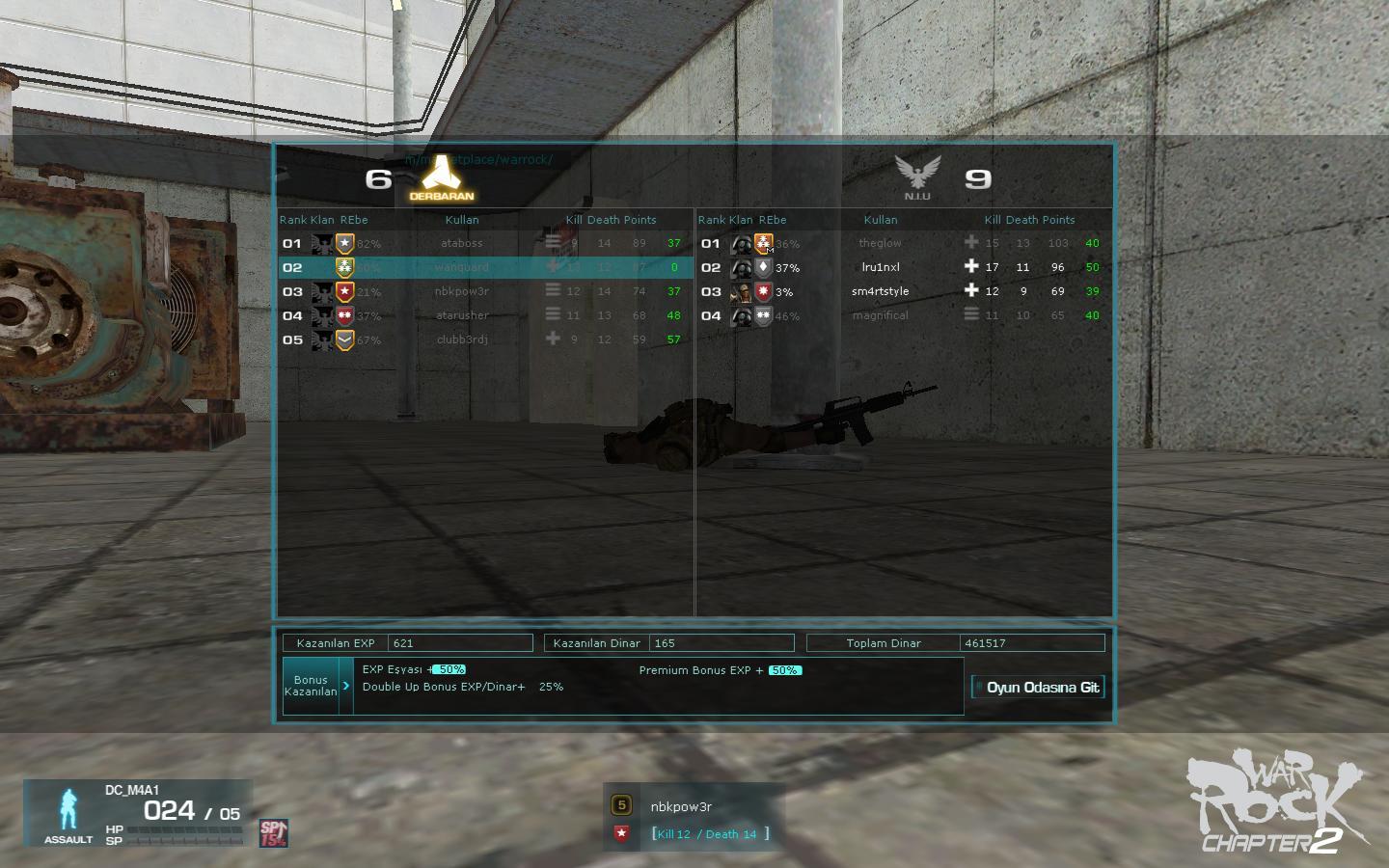Screen dimensions: 1389x868
Task: Choose the nbkpow3r scoreboard row
Action: click(462, 291)
